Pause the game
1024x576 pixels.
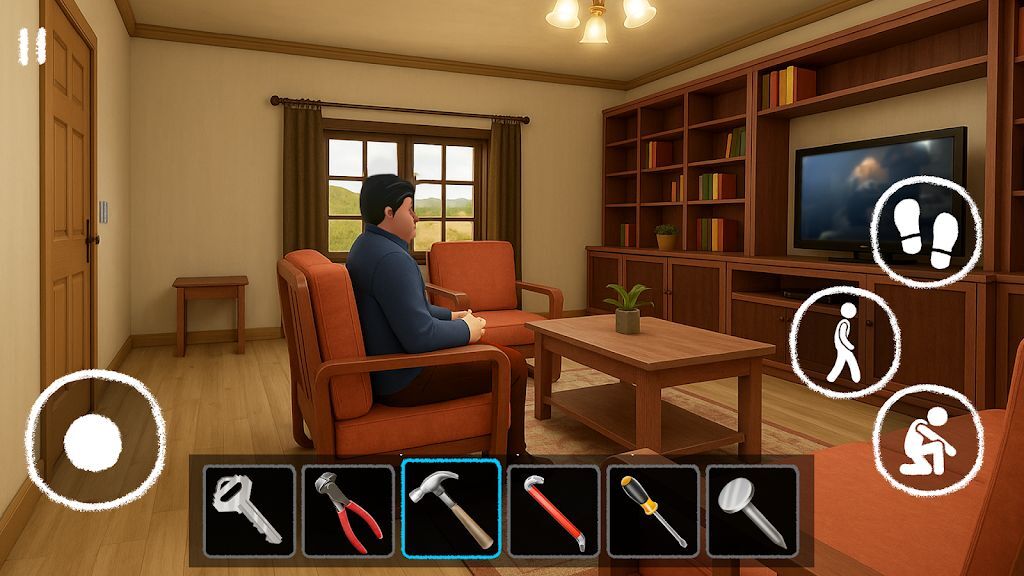[x=32, y=47]
